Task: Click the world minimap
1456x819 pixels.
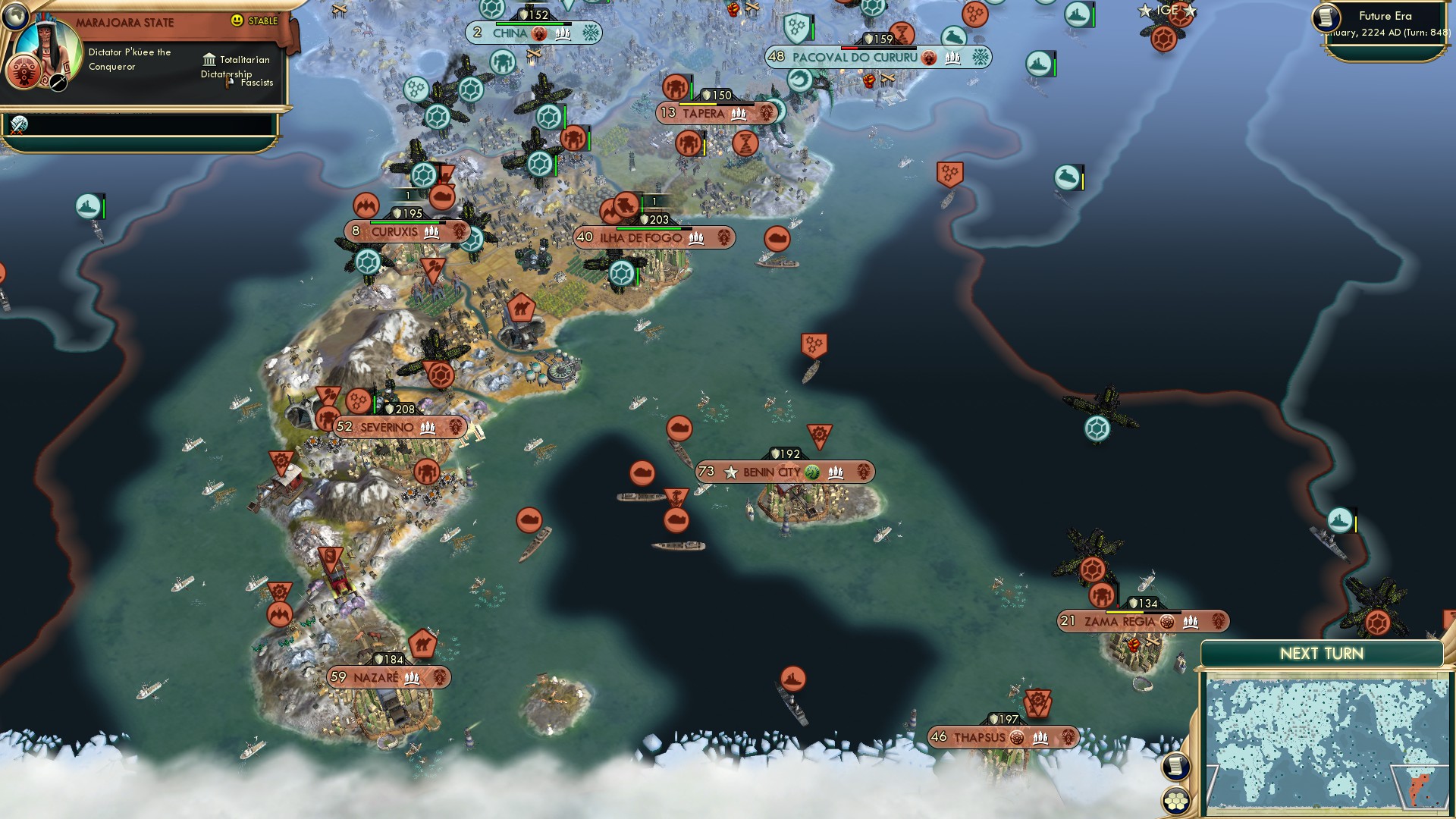Action: pyautogui.click(x=1326, y=743)
